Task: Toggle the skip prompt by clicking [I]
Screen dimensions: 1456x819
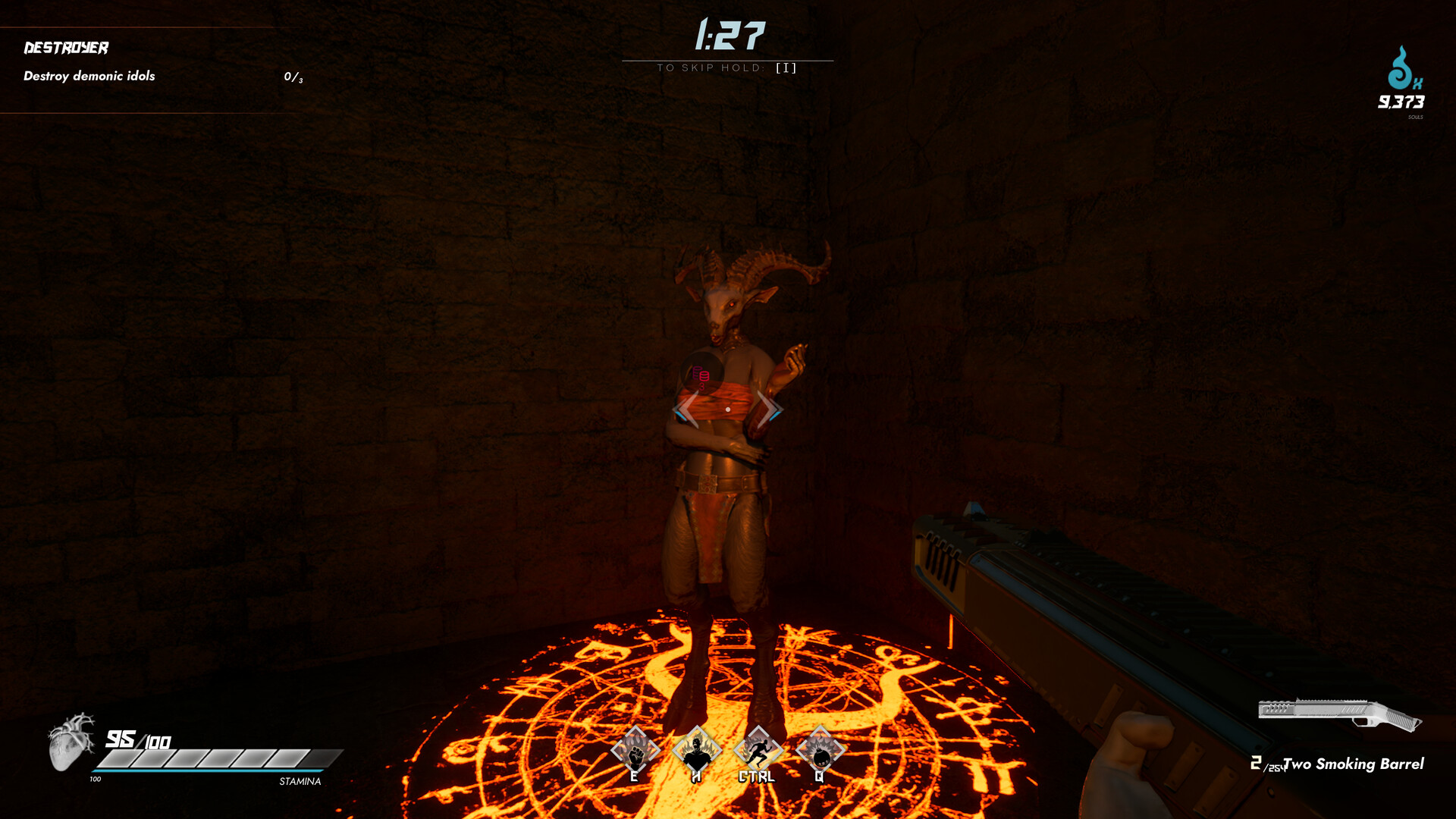Action: tap(786, 67)
